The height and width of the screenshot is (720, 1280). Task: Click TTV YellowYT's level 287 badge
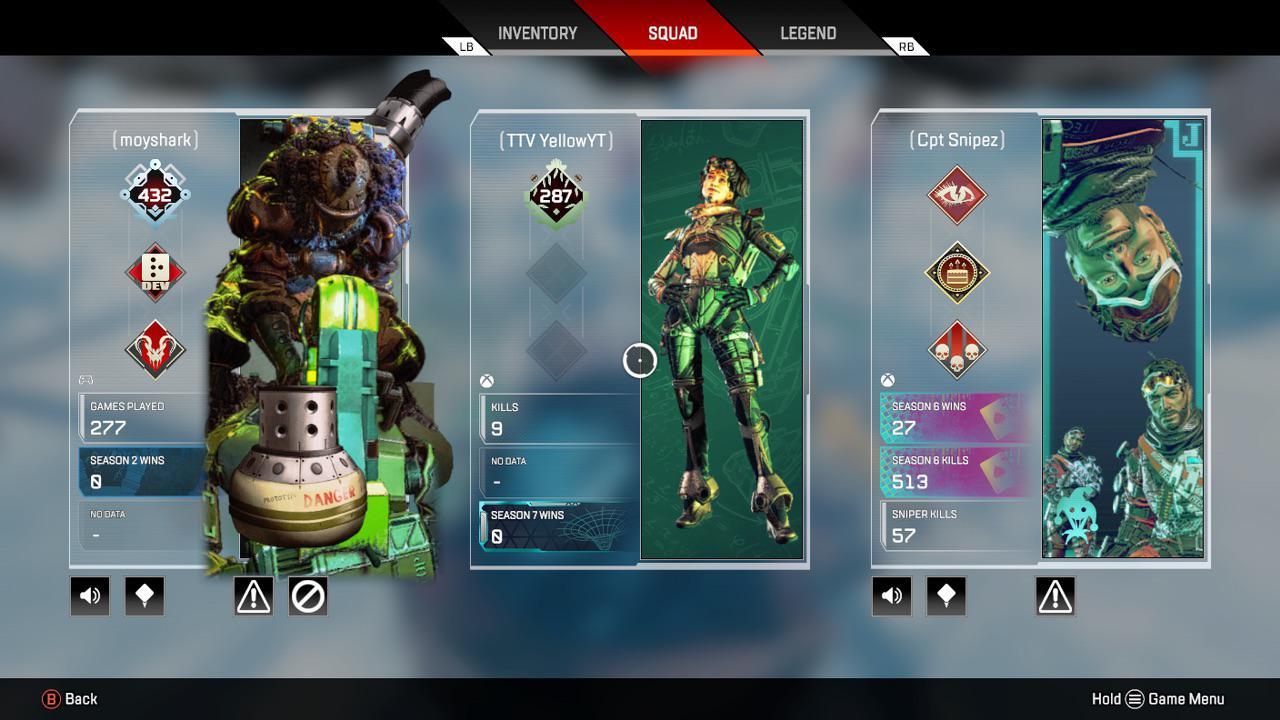(557, 192)
